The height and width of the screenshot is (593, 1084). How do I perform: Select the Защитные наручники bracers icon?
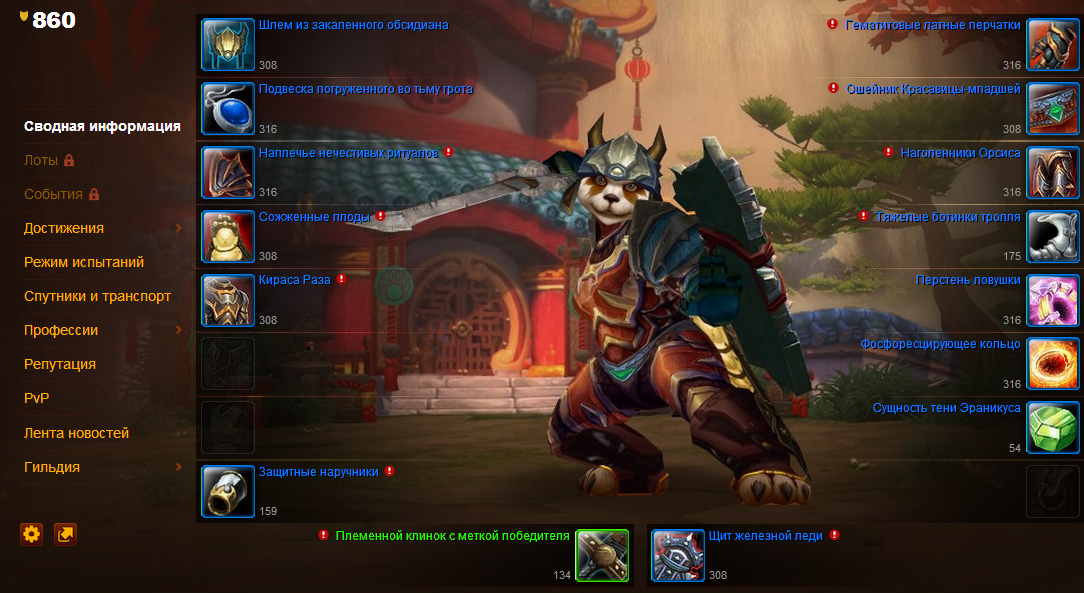click(228, 491)
